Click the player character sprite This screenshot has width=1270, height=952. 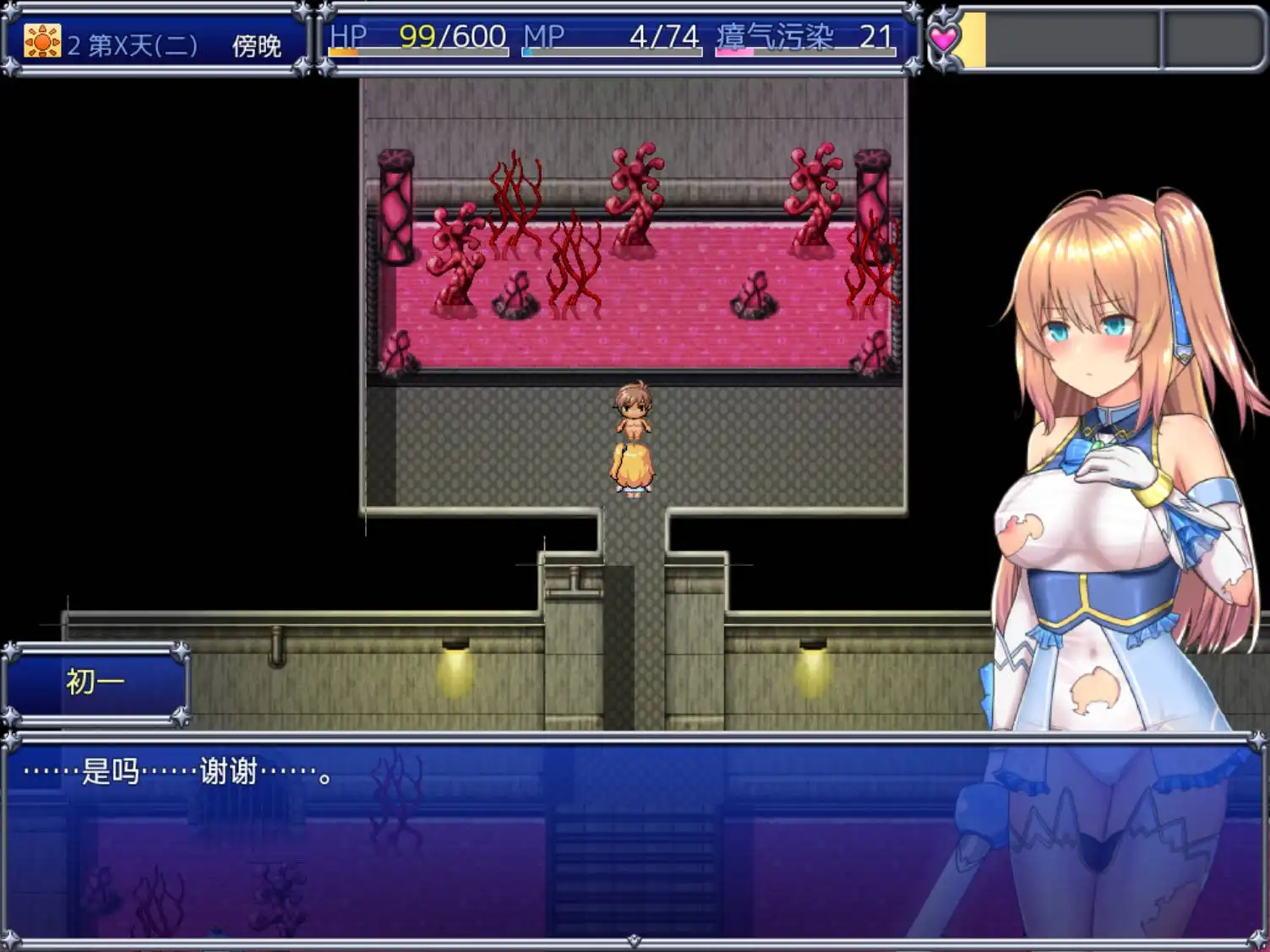point(632,439)
